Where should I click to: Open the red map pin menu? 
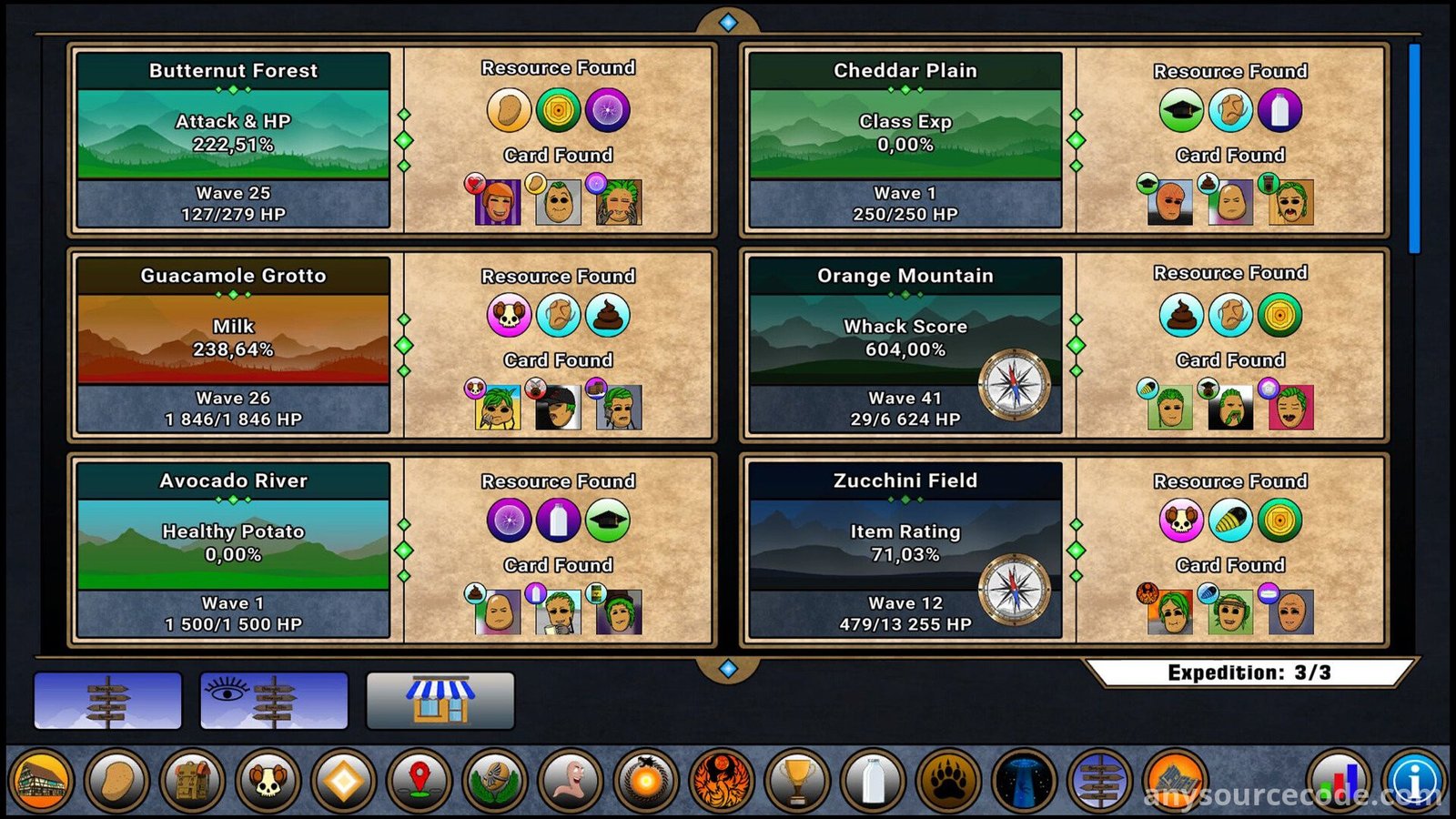(420, 781)
